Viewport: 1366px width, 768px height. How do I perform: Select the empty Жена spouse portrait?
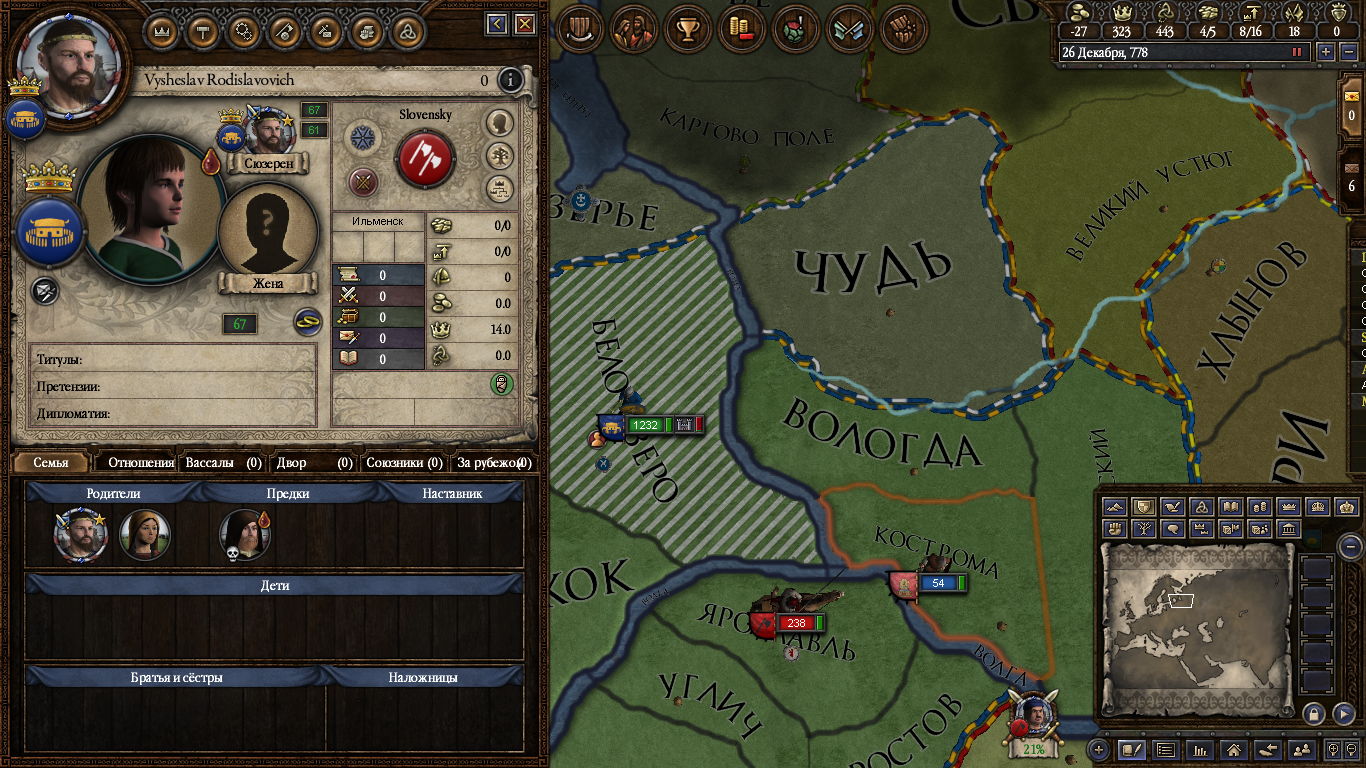(x=267, y=234)
